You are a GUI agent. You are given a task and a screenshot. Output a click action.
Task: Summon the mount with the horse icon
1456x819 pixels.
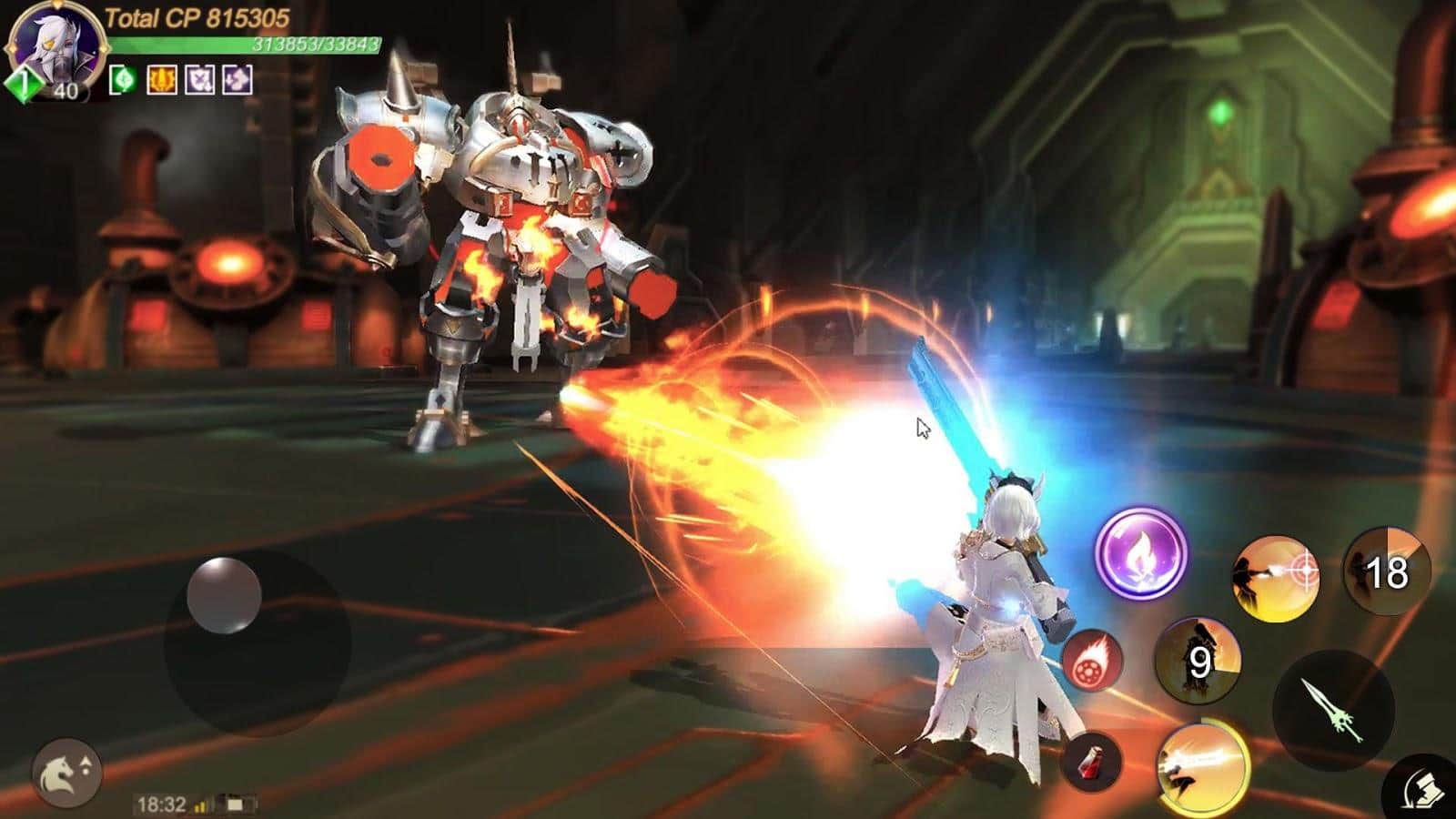coord(67,773)
